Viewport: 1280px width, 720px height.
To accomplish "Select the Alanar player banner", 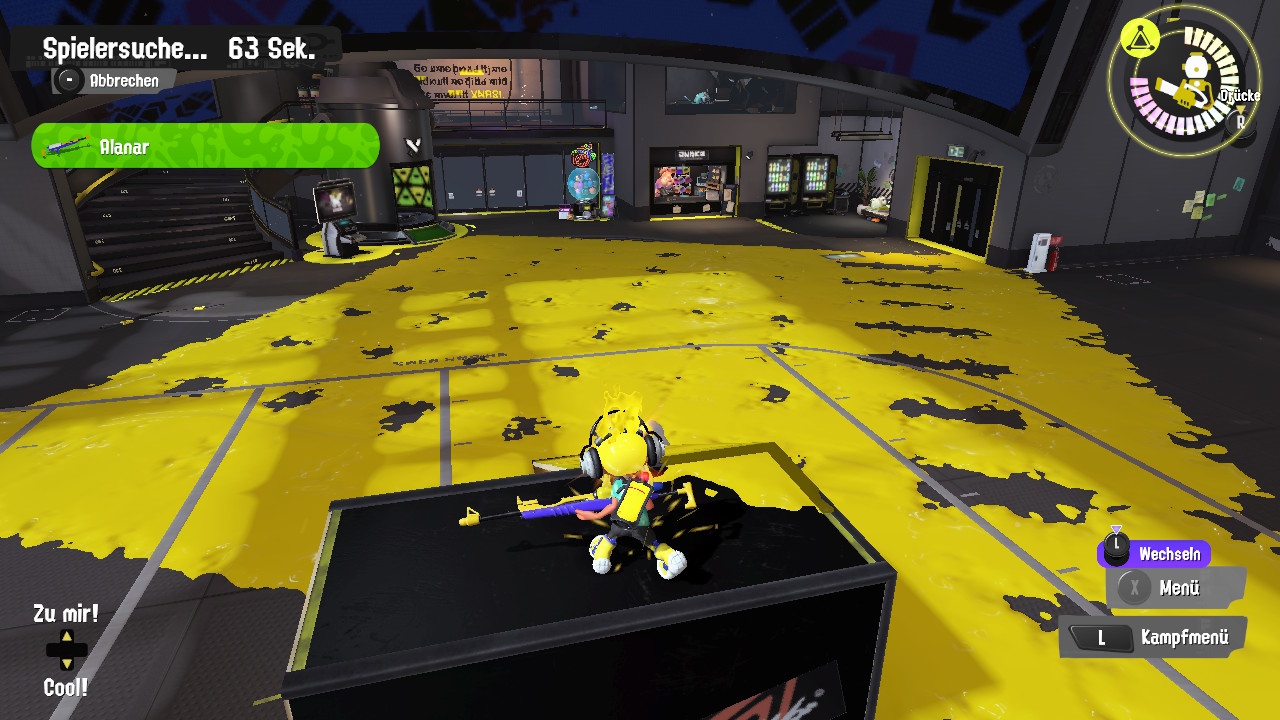I will pyautogui.click(x=206, y=147).
